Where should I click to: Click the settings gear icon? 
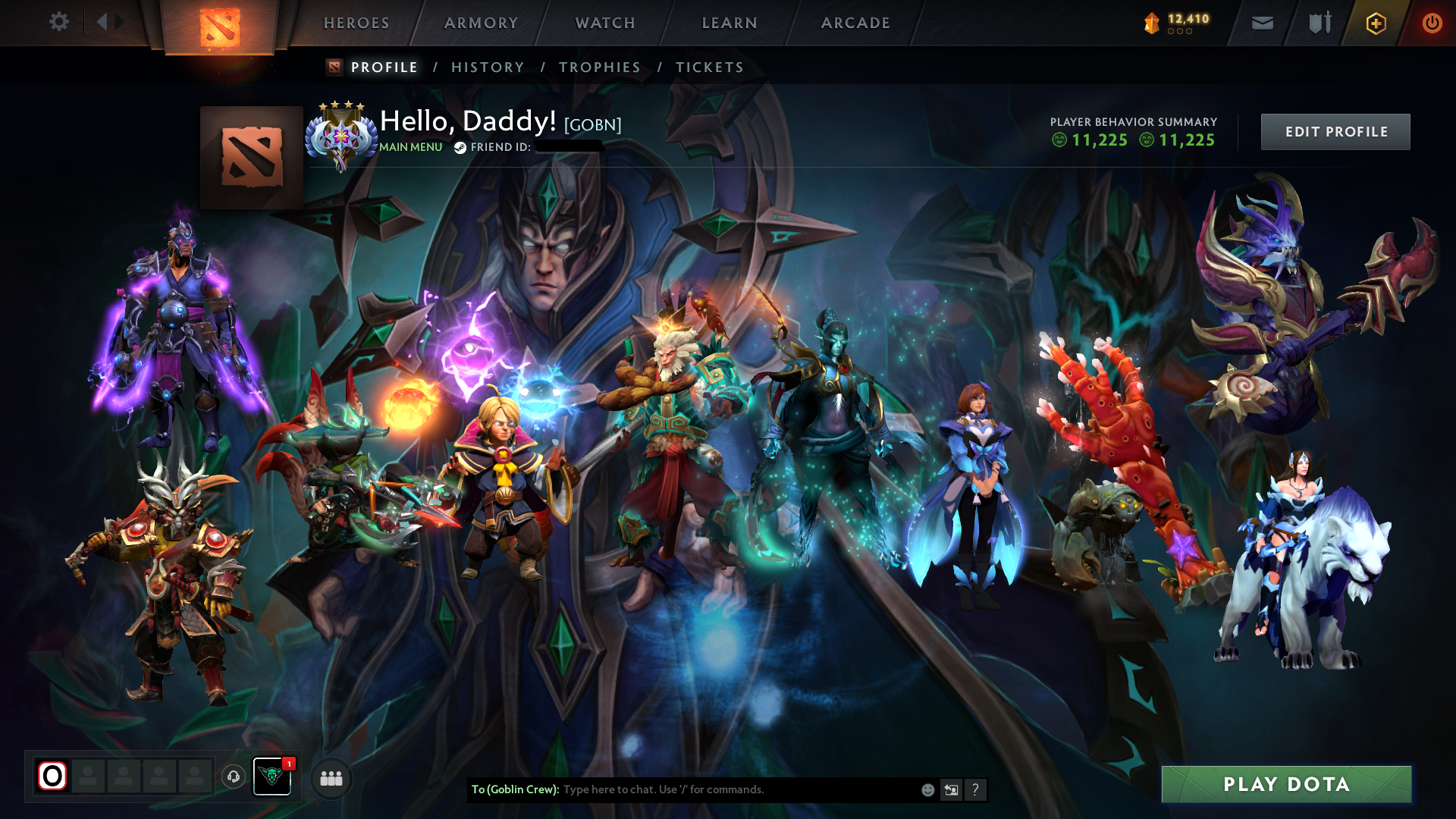click(x=59, y=23)
